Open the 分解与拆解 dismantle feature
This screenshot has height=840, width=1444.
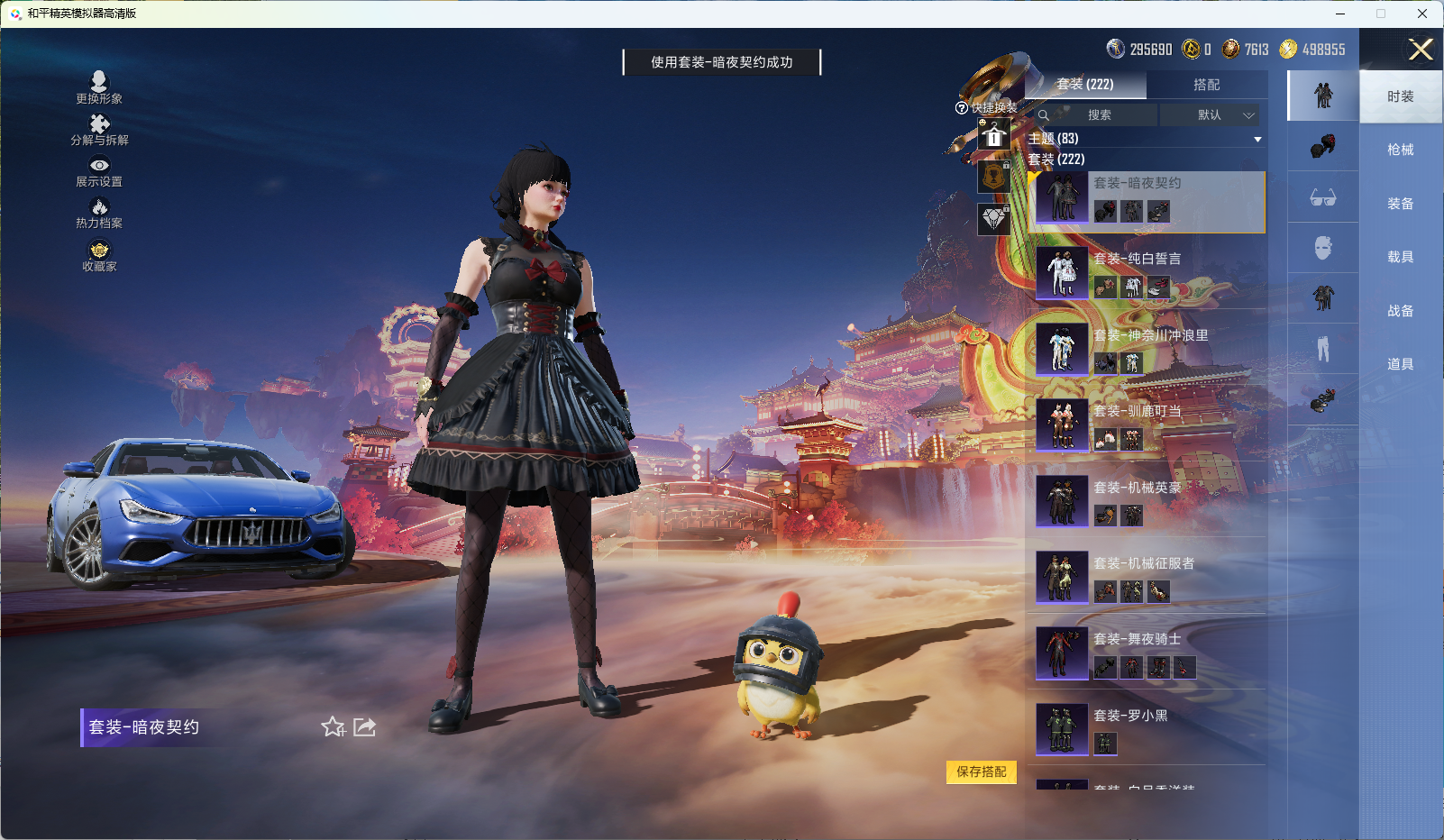[99, 130]
